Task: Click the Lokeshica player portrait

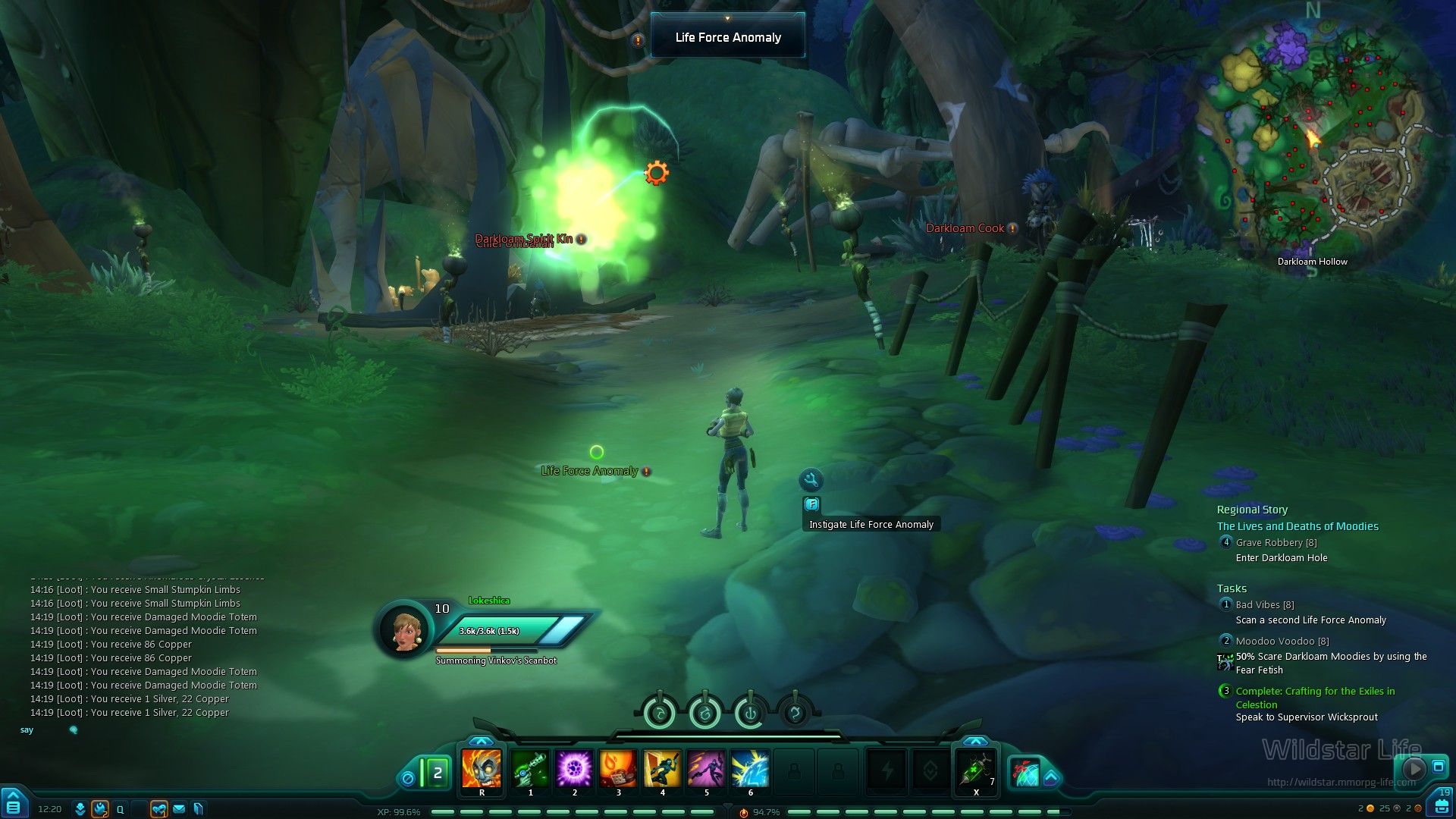Action: point(403,629)
